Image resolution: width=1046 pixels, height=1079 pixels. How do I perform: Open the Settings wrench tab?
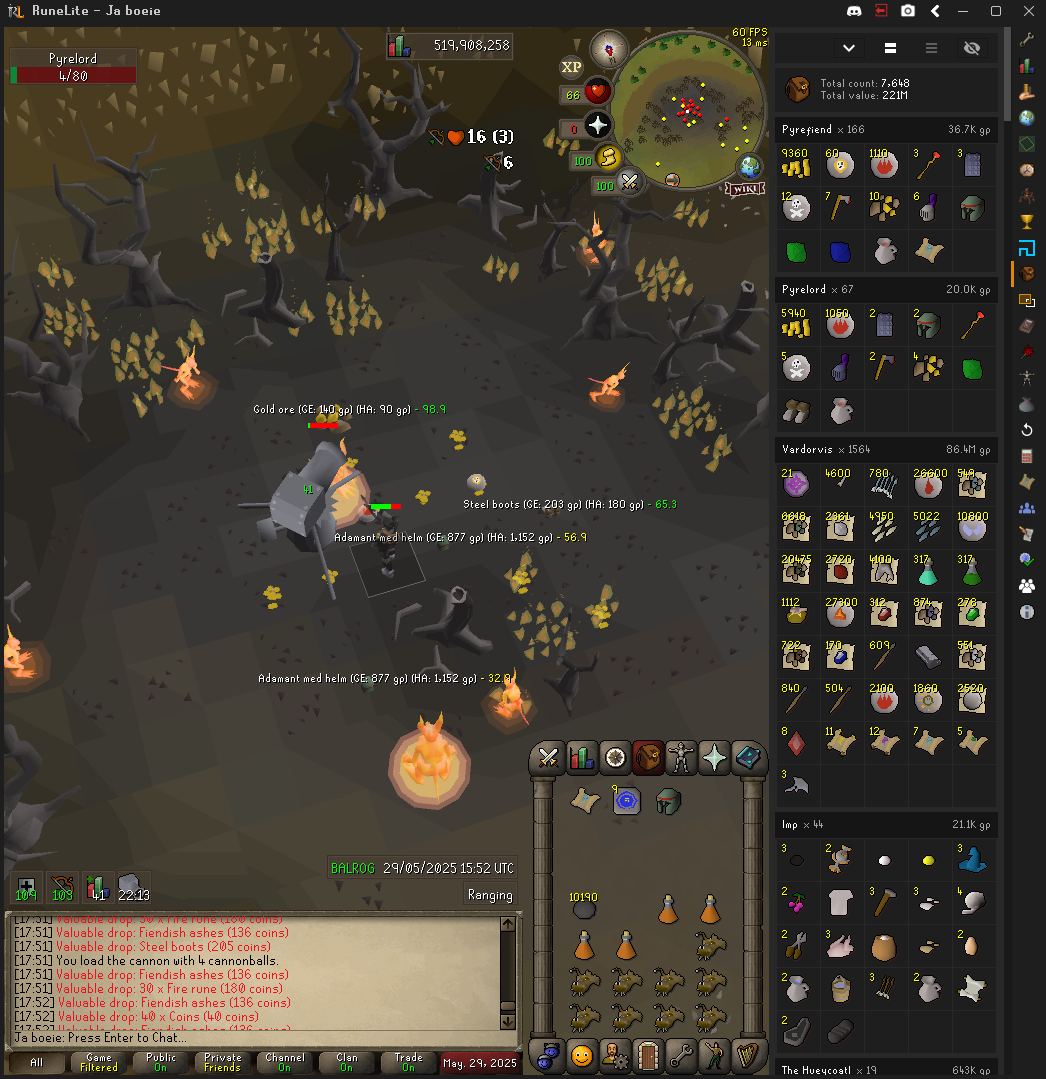681,1054
